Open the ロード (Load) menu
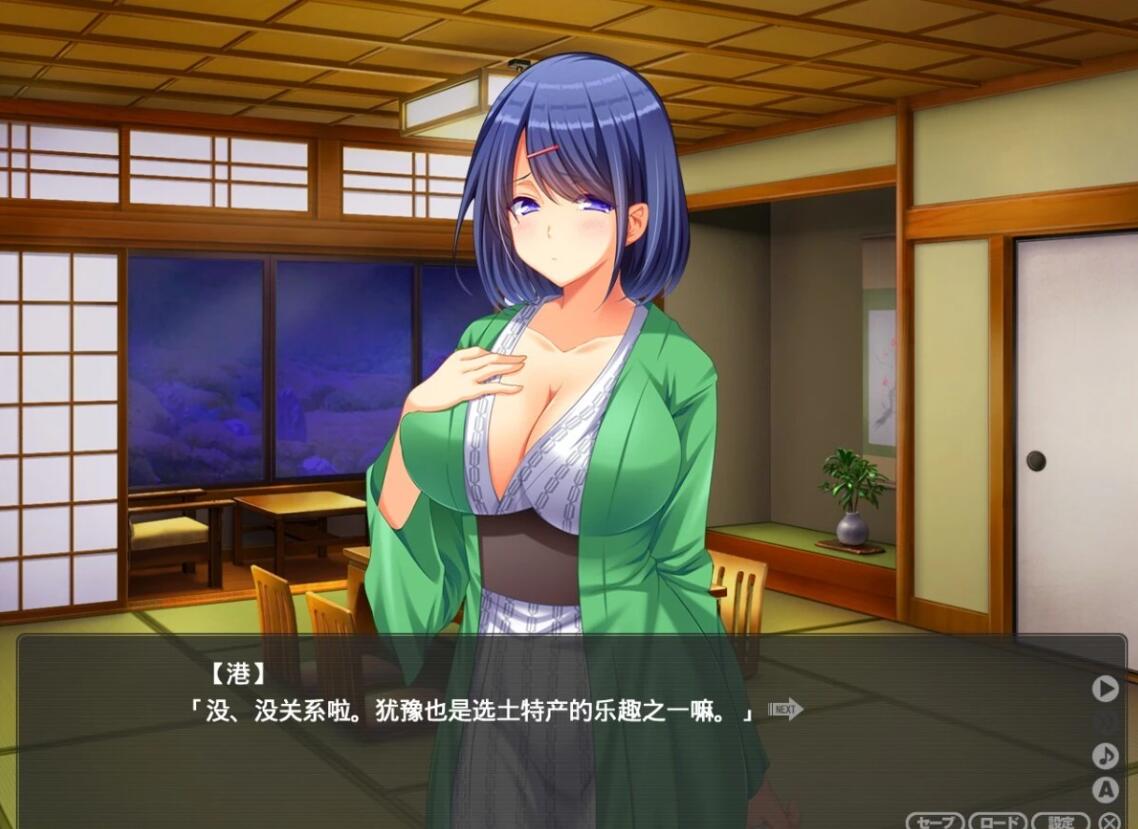 [998, 822]
